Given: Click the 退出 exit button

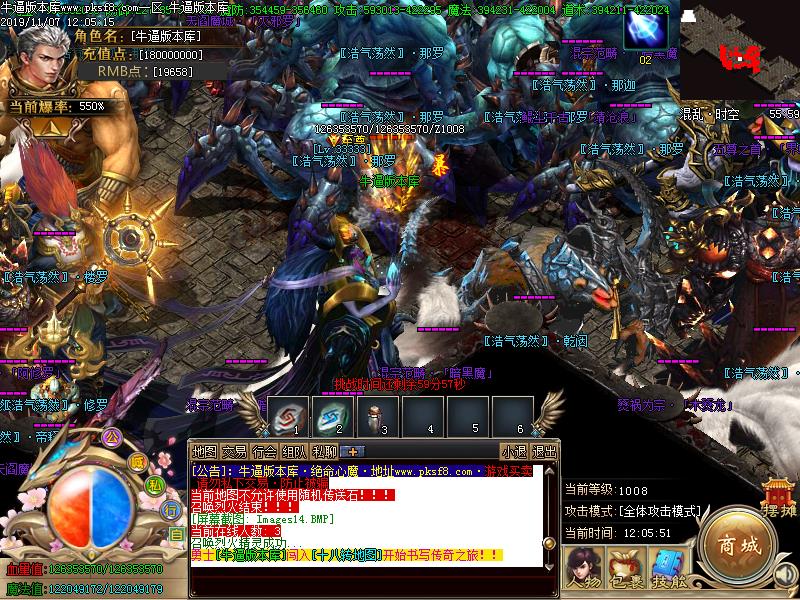Looking at the screenshot, I should pos(545,451).
